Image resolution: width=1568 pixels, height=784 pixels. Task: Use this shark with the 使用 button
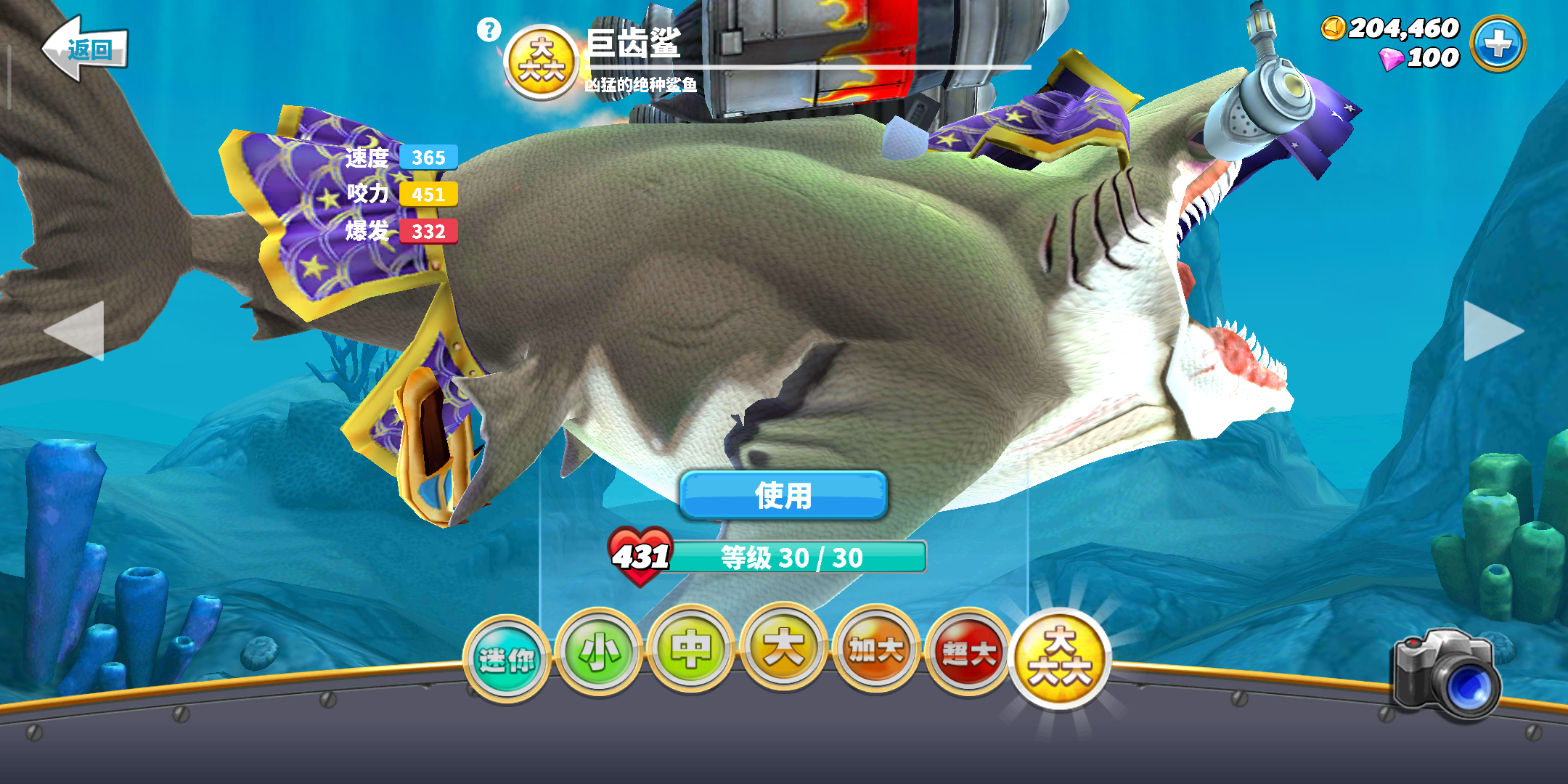click(x=783, y=496)
